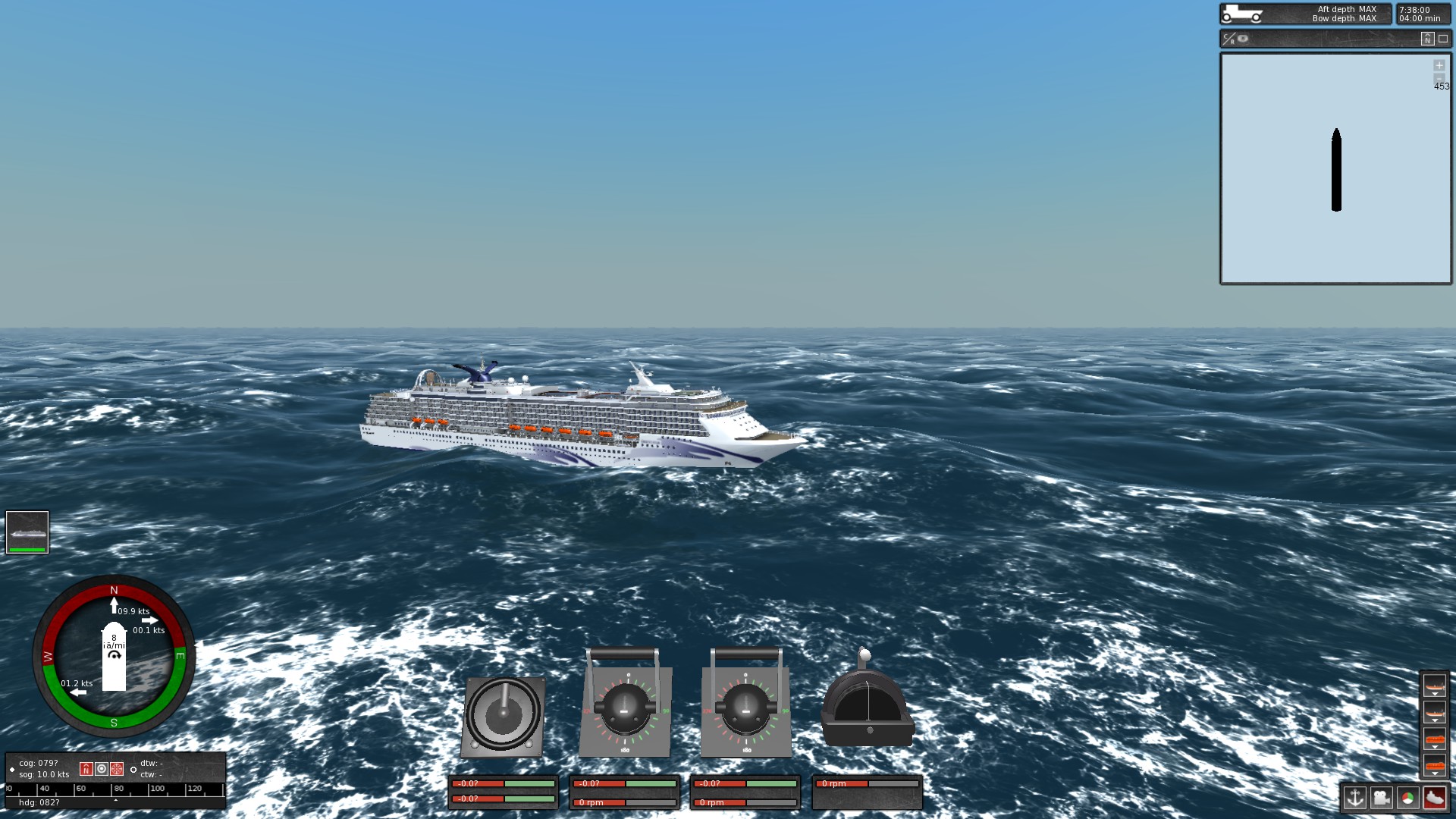Click the ship thumbnail preview on the left
This screenshot has width=1456, height=819.
[27, 533]
